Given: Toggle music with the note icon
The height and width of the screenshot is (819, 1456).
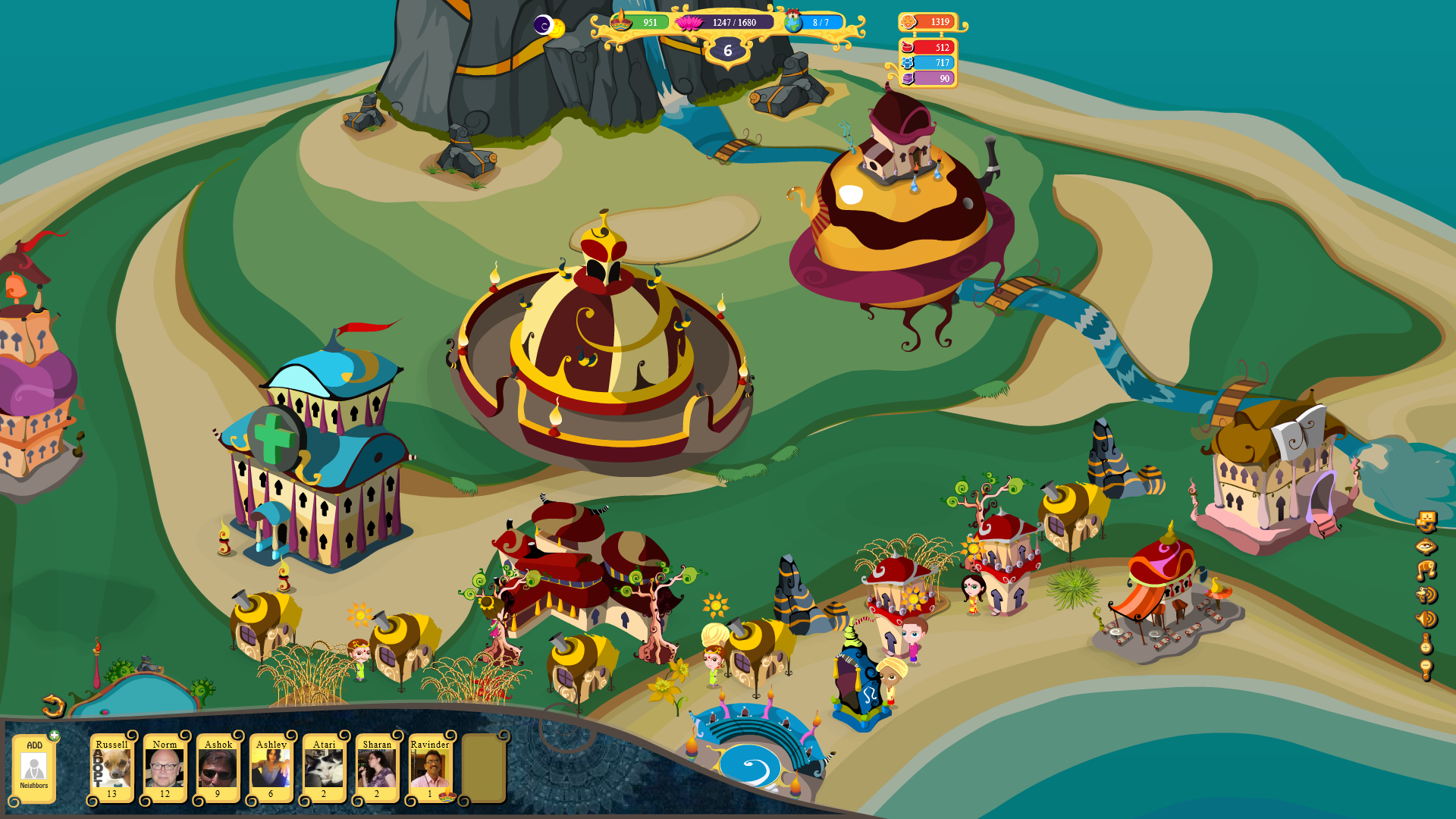Looking at the screenshot, I should click(1426, 570).
